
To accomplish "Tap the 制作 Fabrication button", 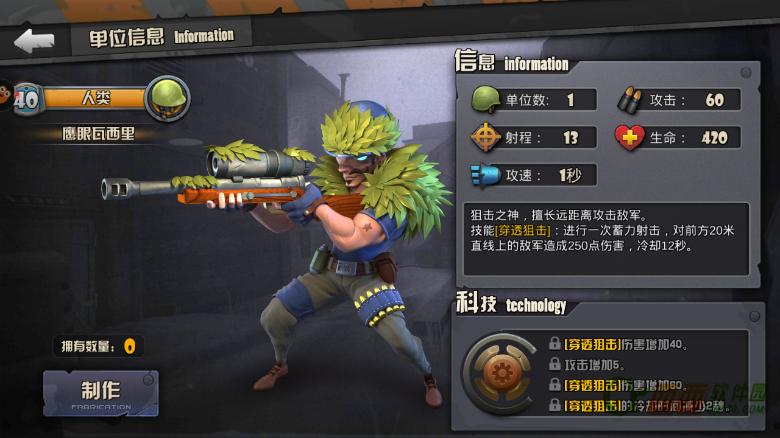I will point(100,393).
